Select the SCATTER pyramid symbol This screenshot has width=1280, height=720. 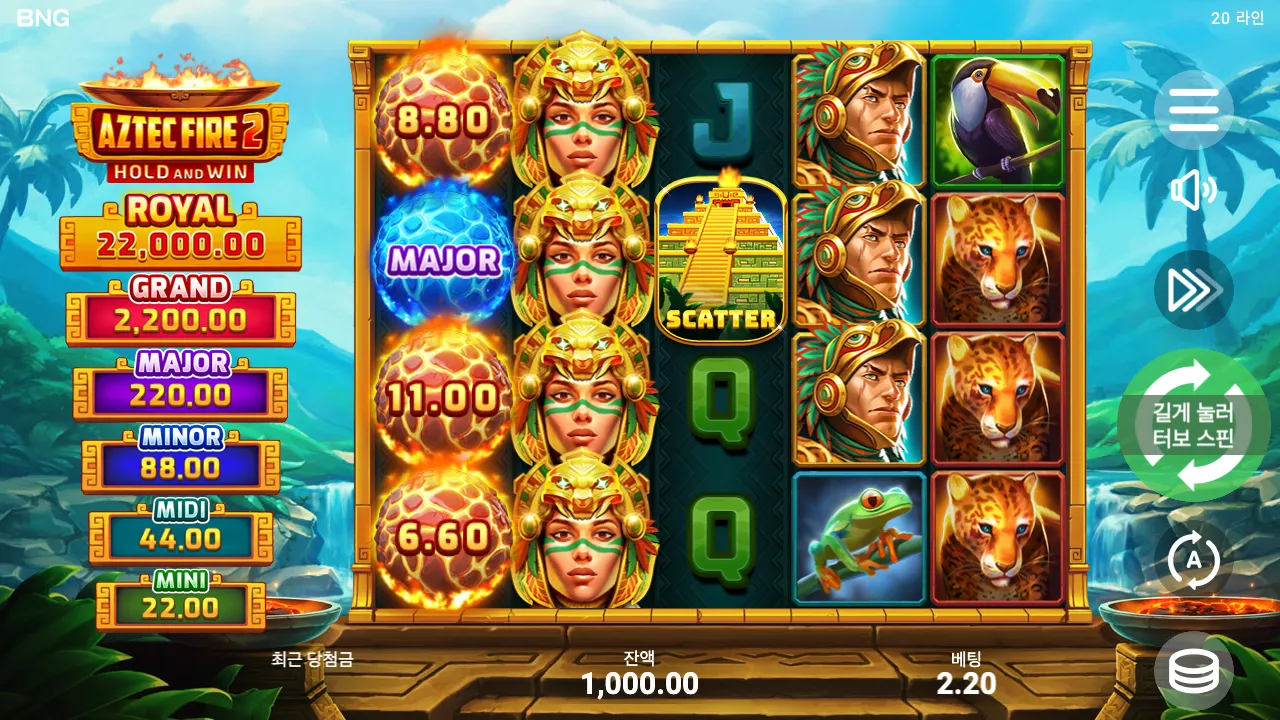coord(722,255)
